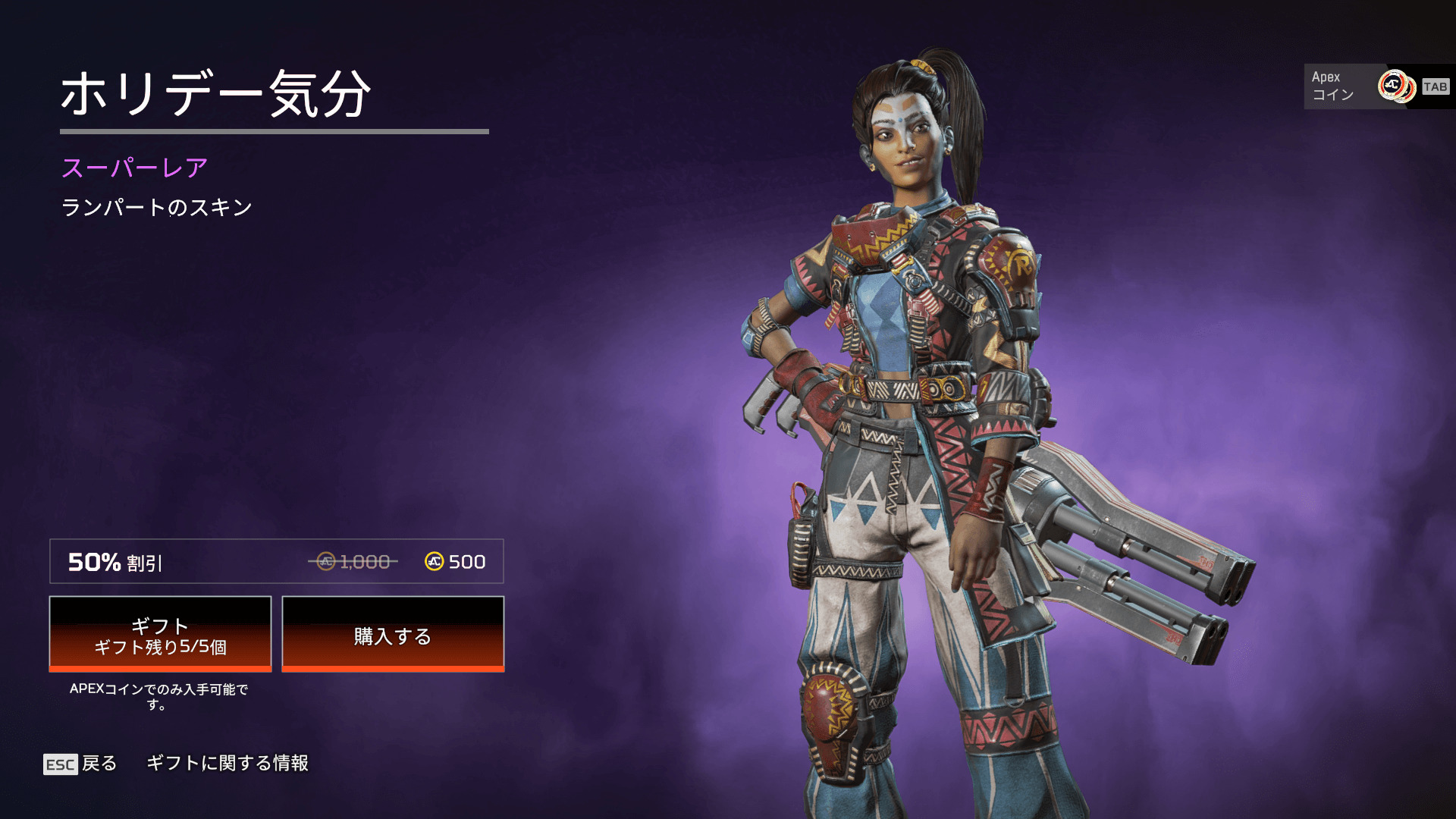1456x819 pixels.
Task: Open ギフトに関する情報 gift info
Action: (x=227, y=763)
